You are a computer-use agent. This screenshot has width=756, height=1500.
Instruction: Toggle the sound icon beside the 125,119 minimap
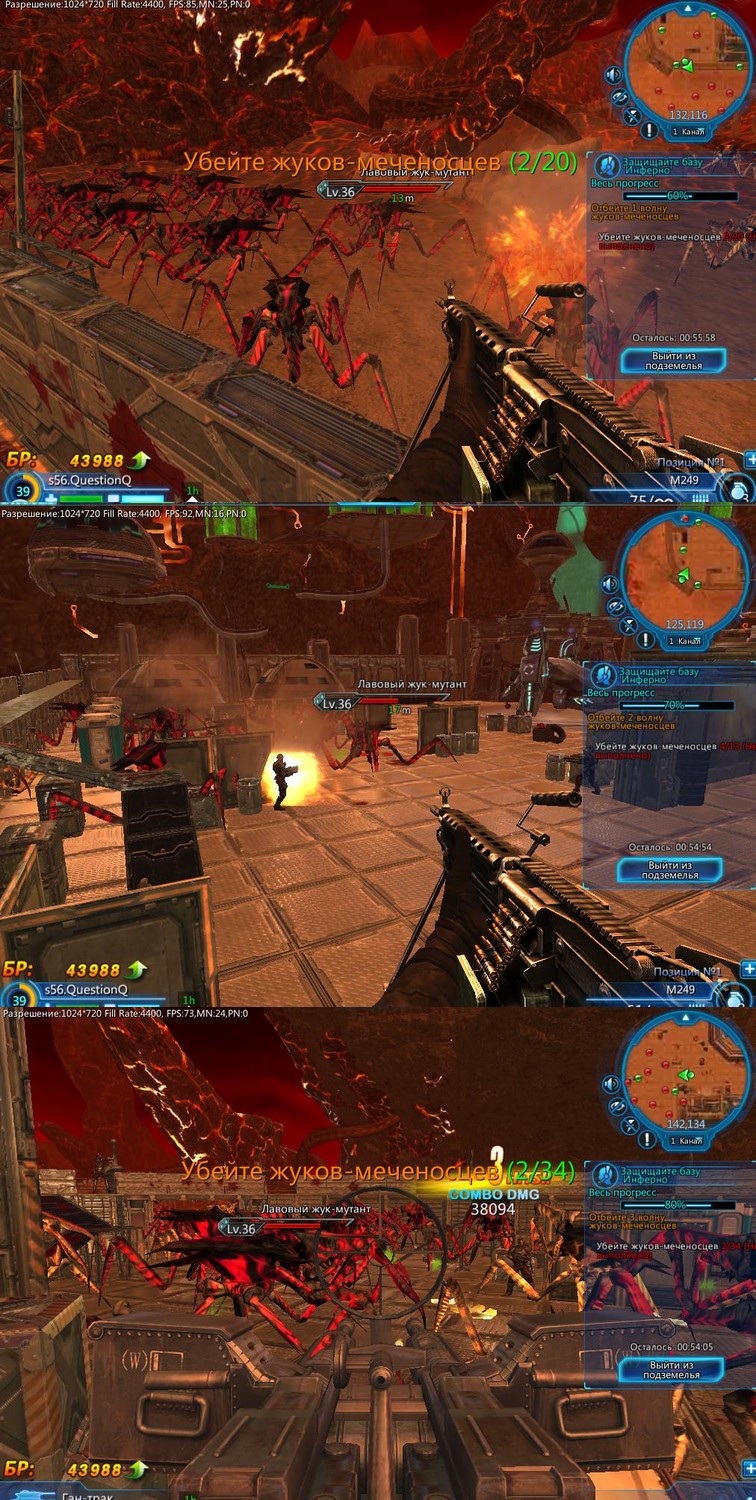(611, 583)
